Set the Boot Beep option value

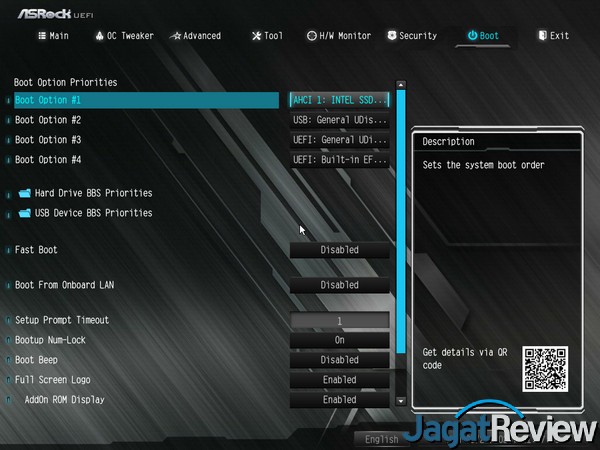(x=339, y=360)
